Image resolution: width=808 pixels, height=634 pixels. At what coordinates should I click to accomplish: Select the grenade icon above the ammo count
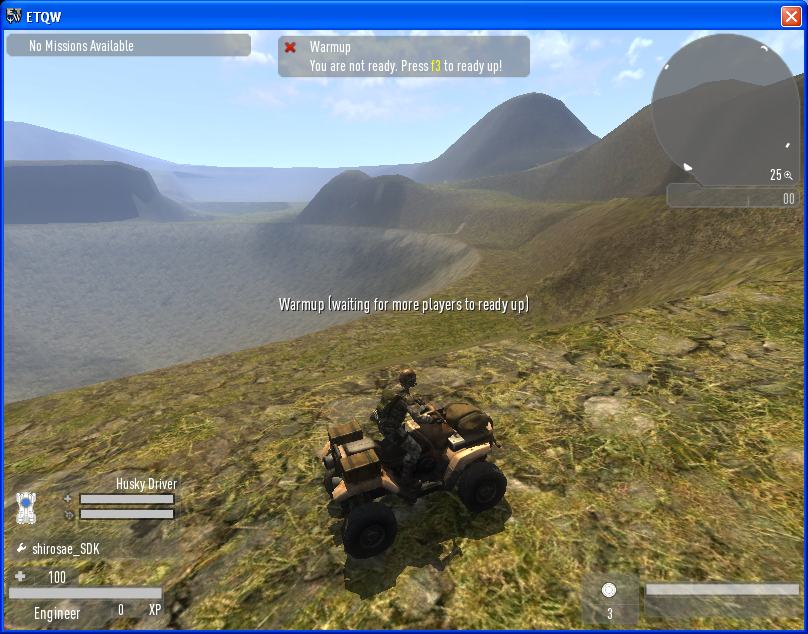pyautogui.click(x=609, y=590)
